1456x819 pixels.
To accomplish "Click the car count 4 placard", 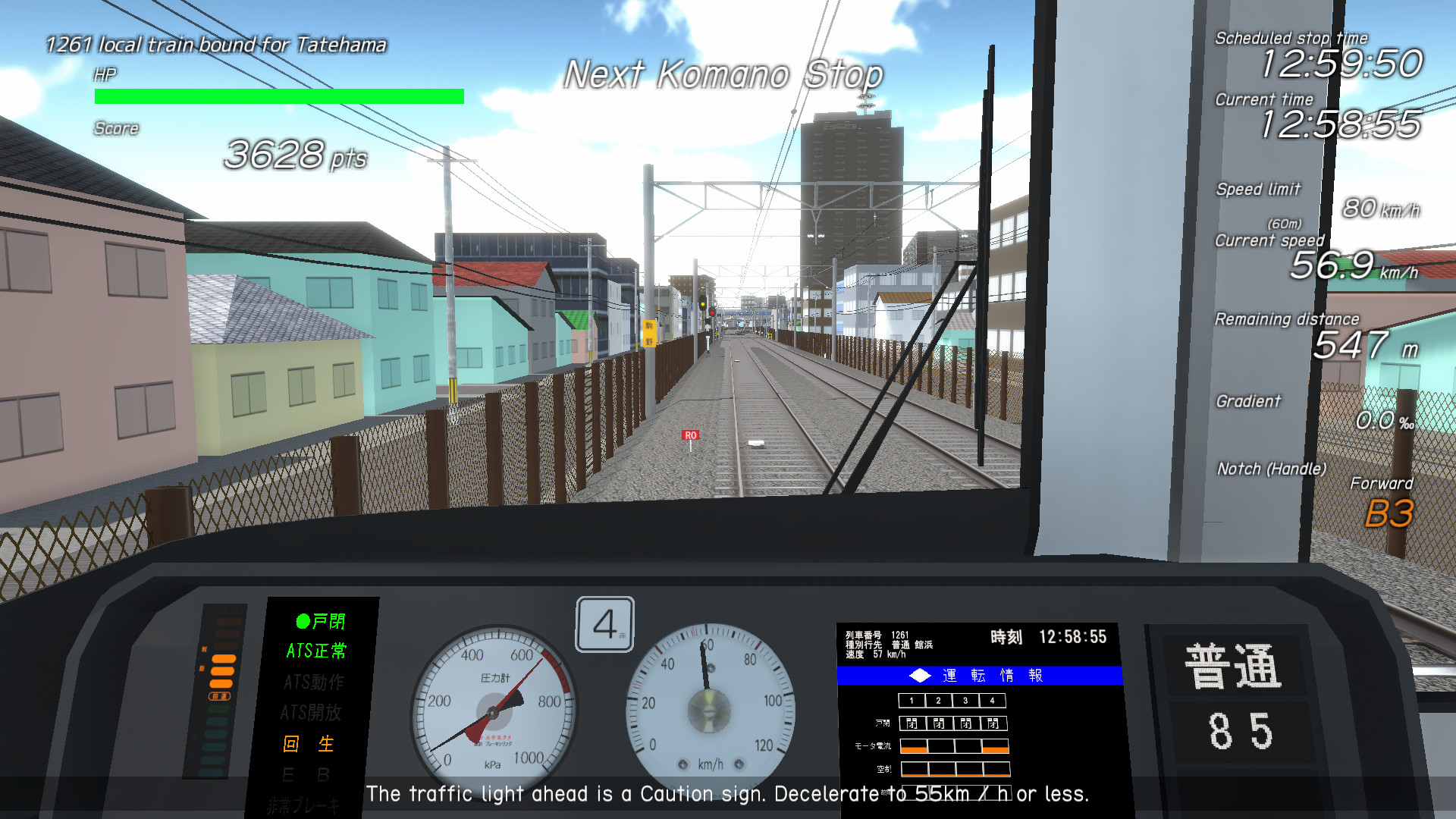I will pos(603,623).
